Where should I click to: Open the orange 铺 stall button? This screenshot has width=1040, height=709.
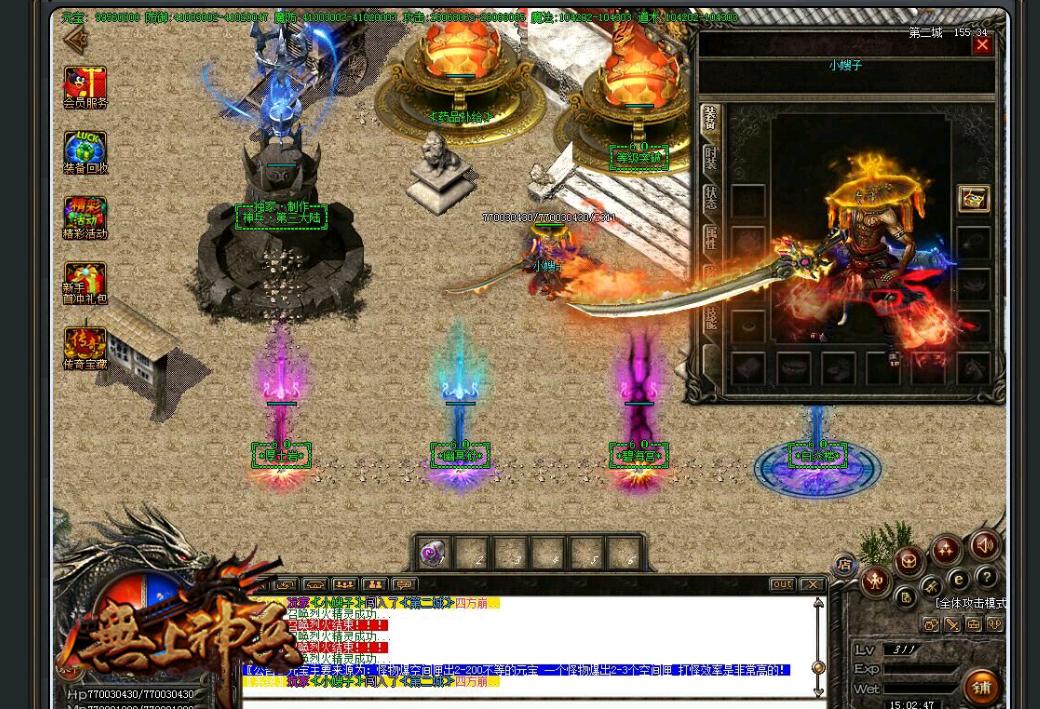coord(982,687)
